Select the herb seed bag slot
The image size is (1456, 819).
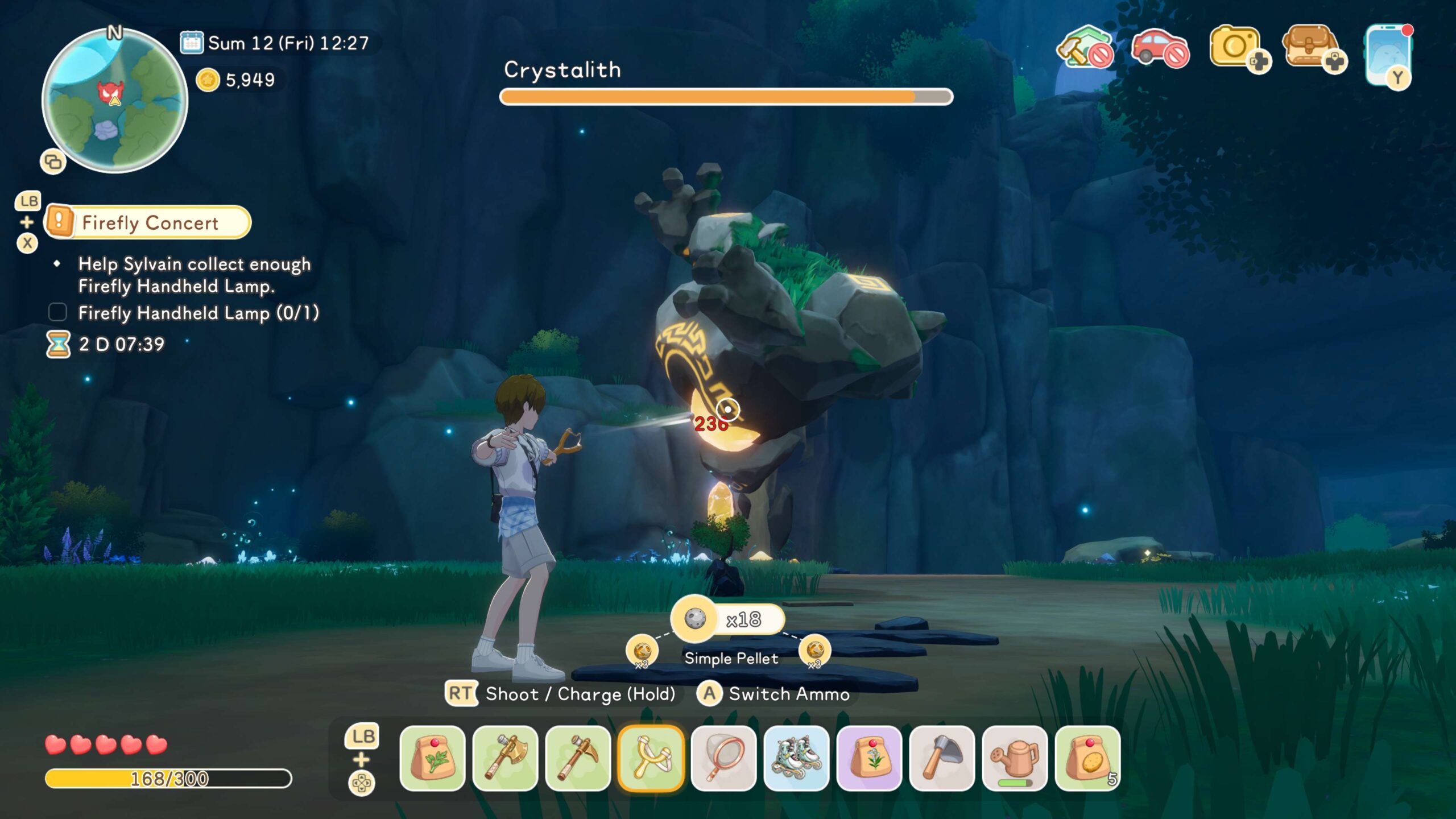[432, 758]
